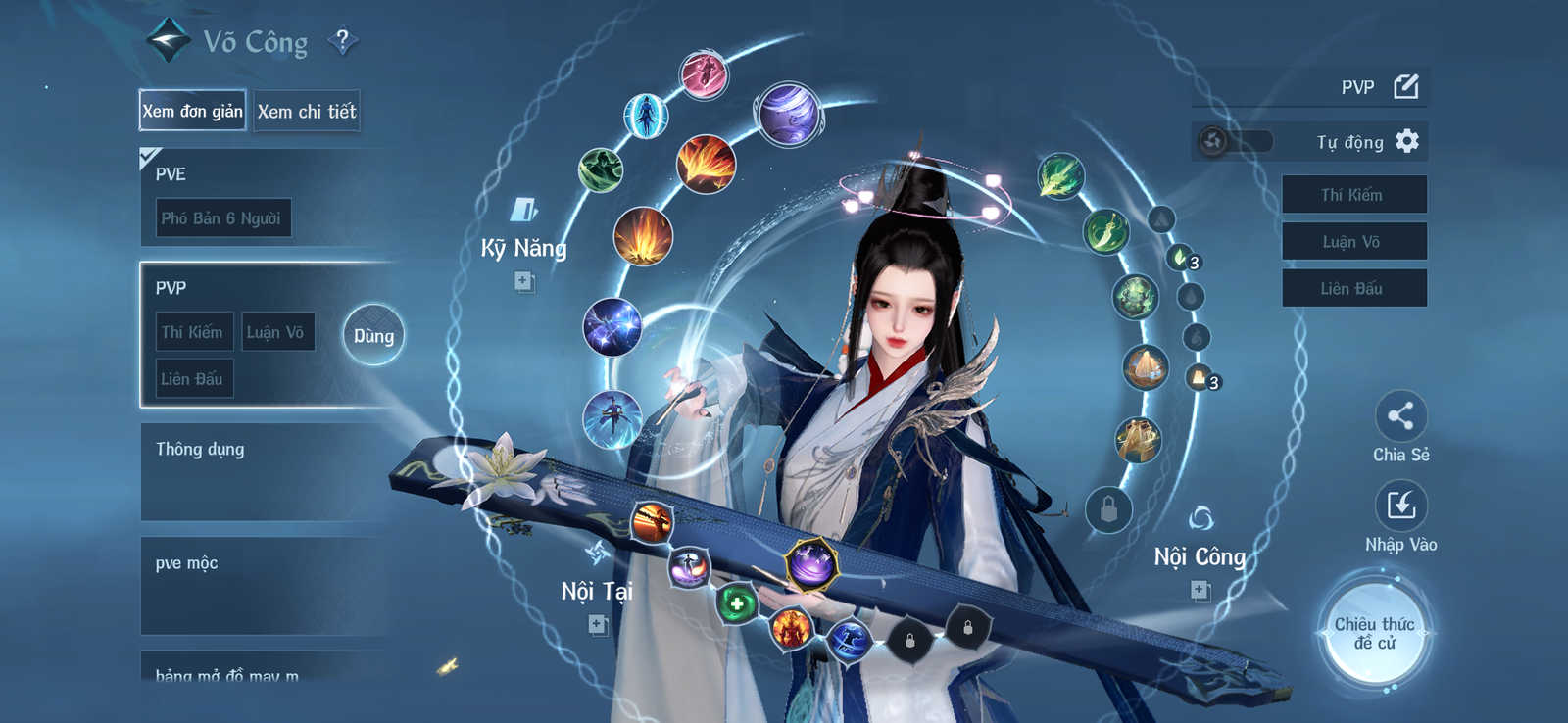Click the Chia Sẻ share icon
Screen dimensions: 1568x723
tap(1401, 415)
